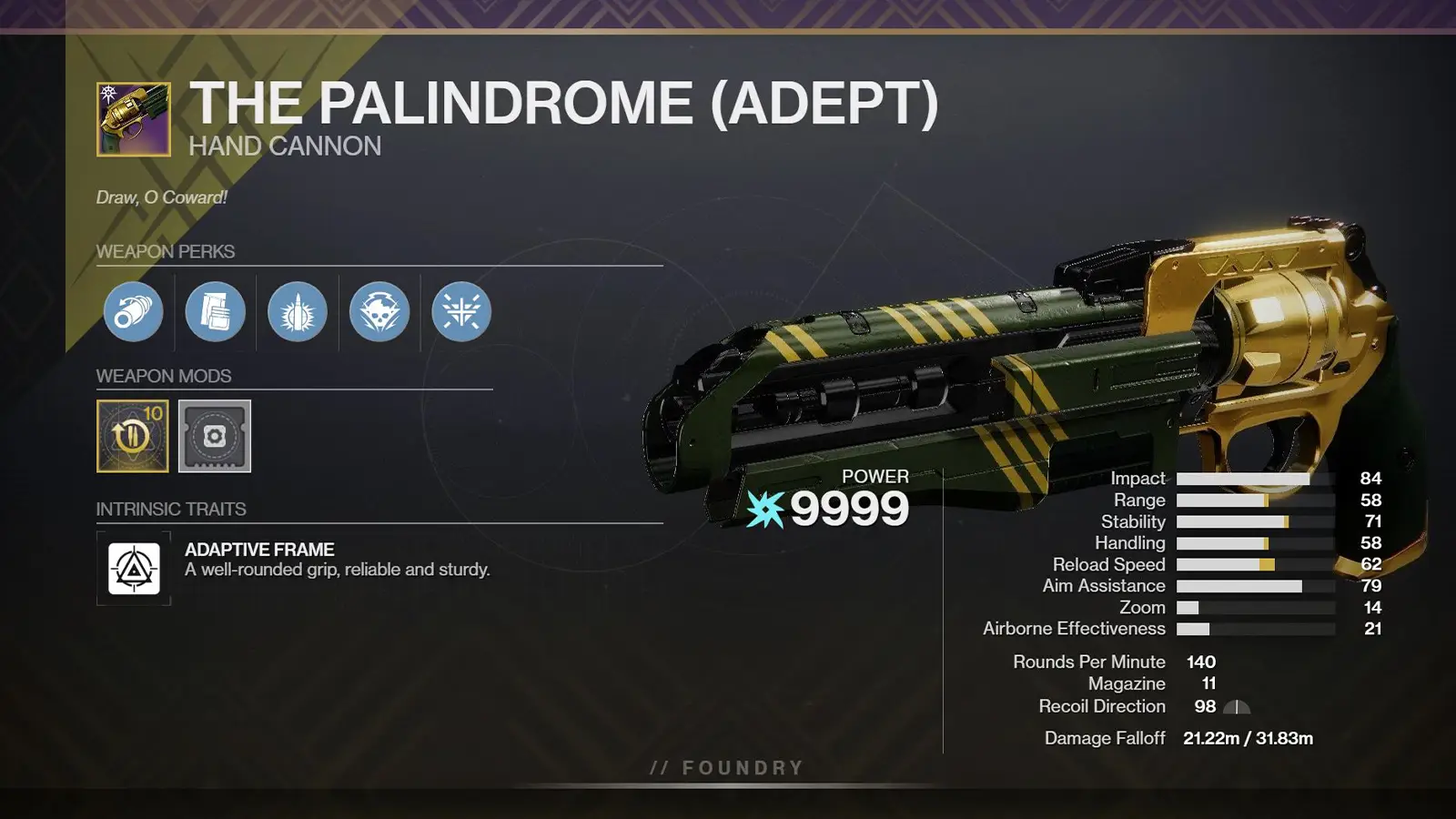Open the empty weapon mod socket
1456x819 pixels.
pos(213,436)
